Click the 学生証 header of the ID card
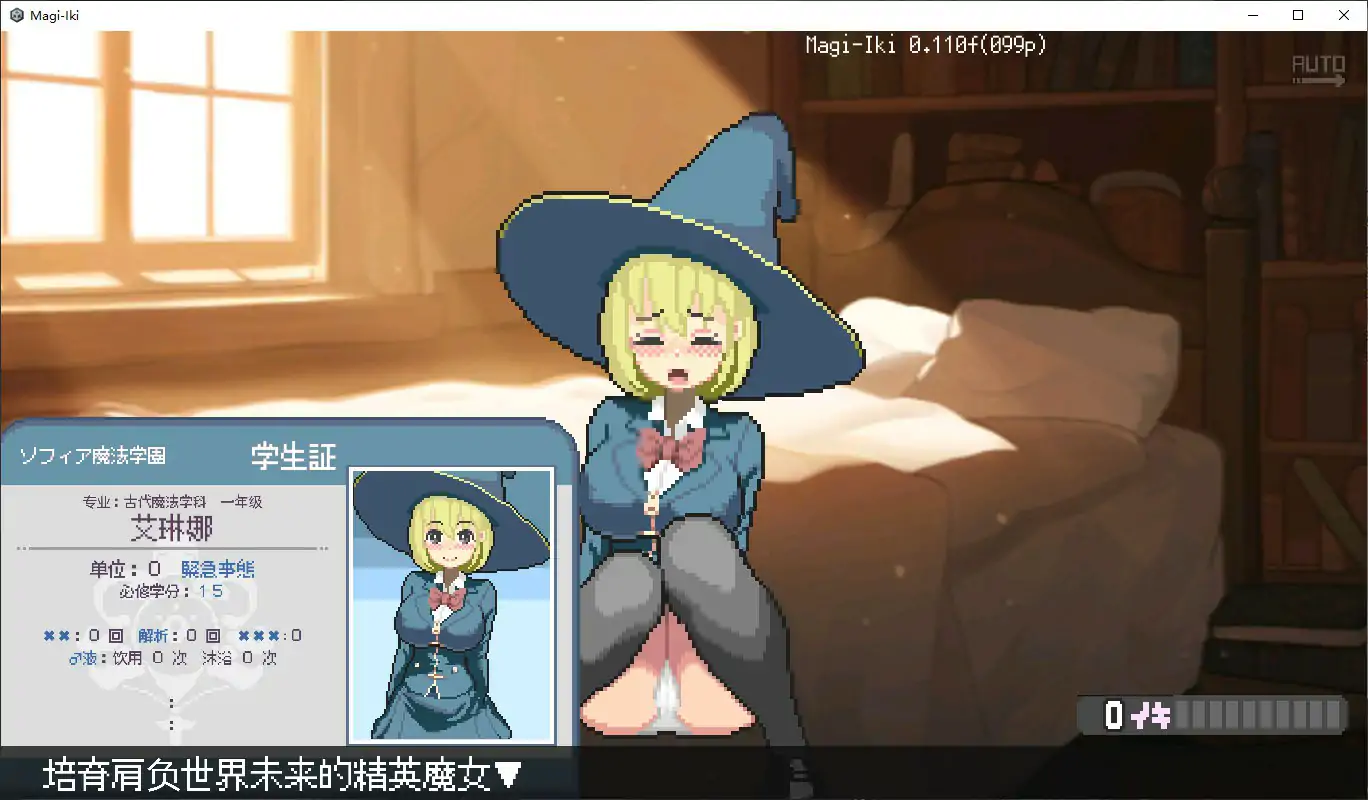The width and height of the screenshot is (1368, 800). pos(291,455)
